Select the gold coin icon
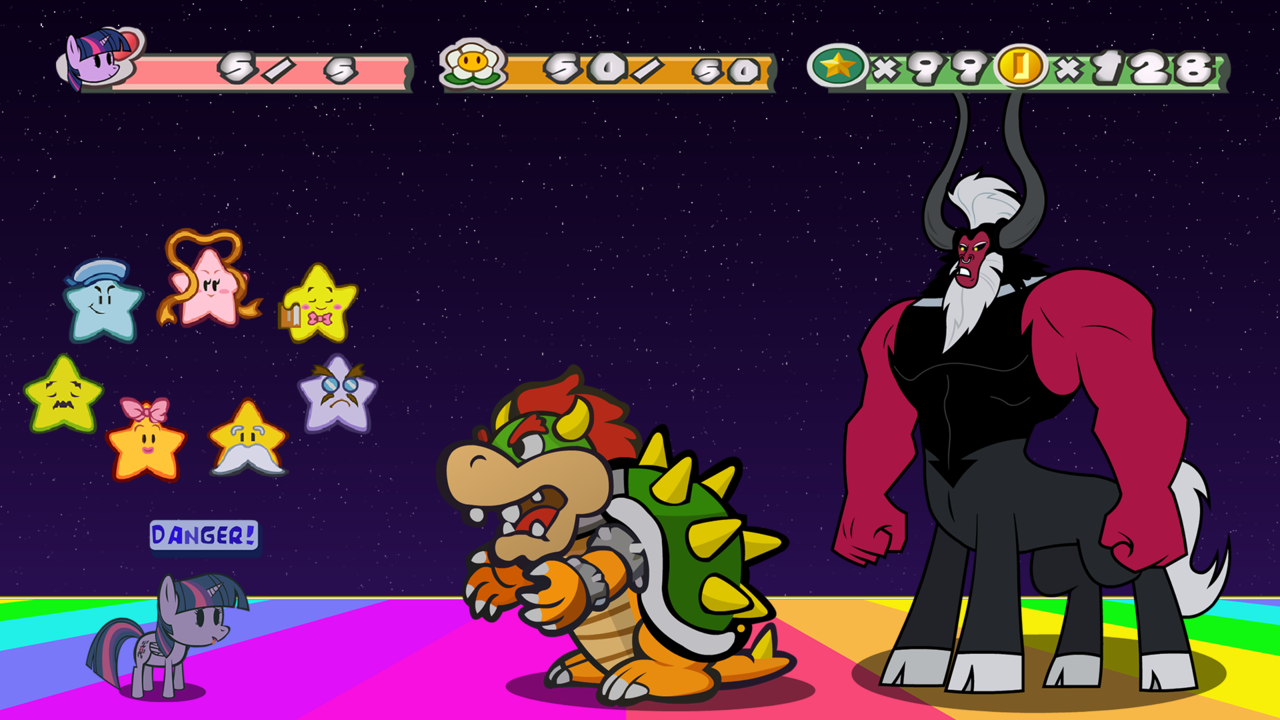This screenshot has height=720, width=1280. (1021, 66)
